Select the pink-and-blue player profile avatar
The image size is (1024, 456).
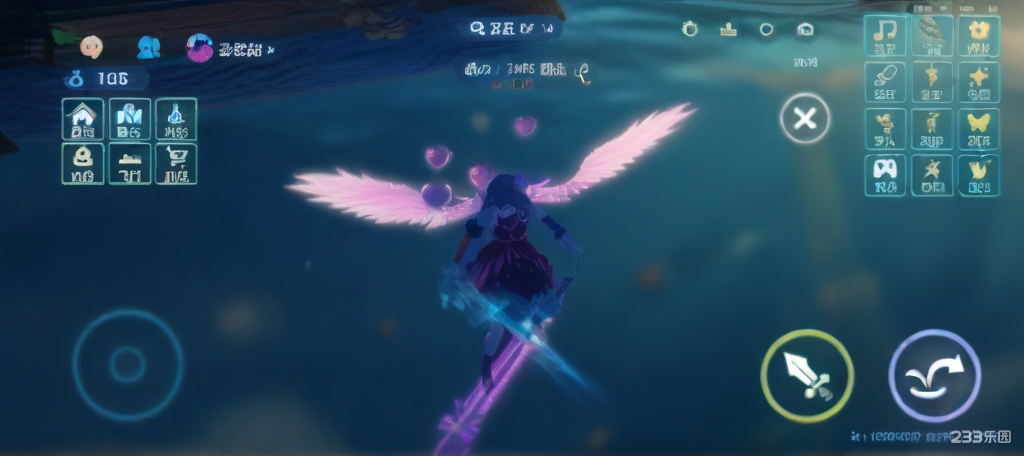(x=200, y=47)
